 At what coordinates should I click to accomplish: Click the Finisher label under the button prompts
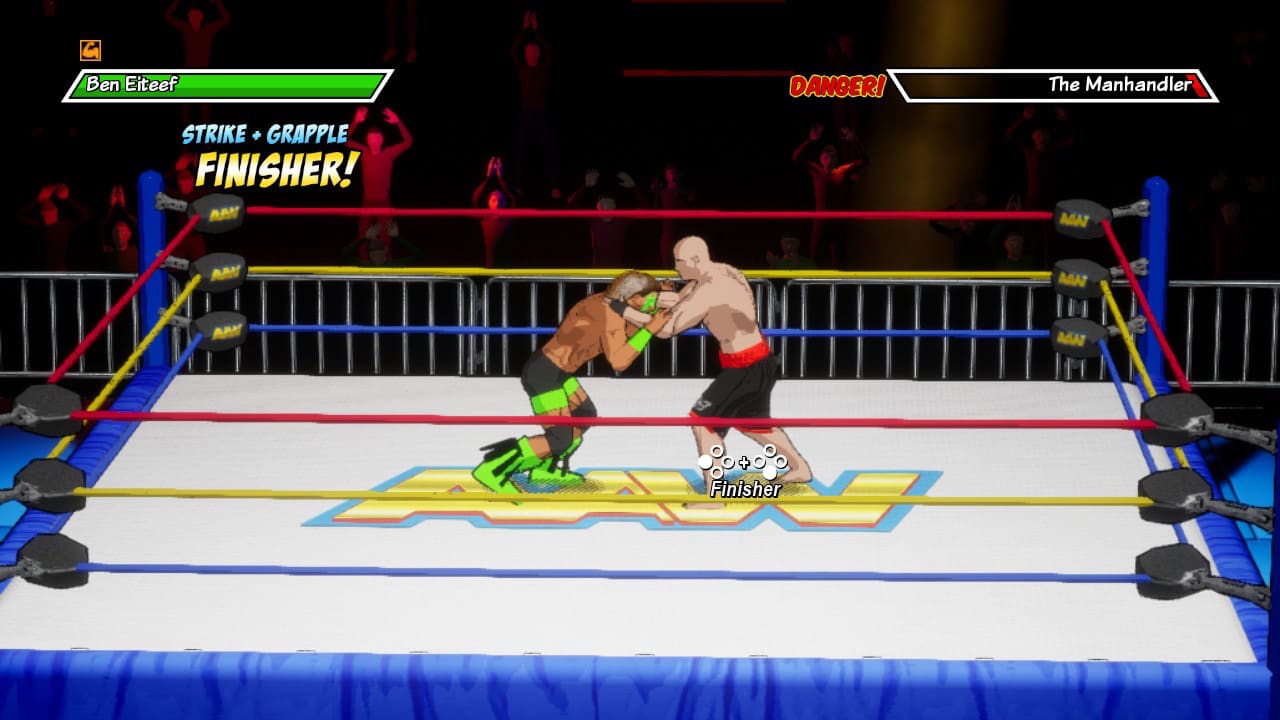(744, 489)
